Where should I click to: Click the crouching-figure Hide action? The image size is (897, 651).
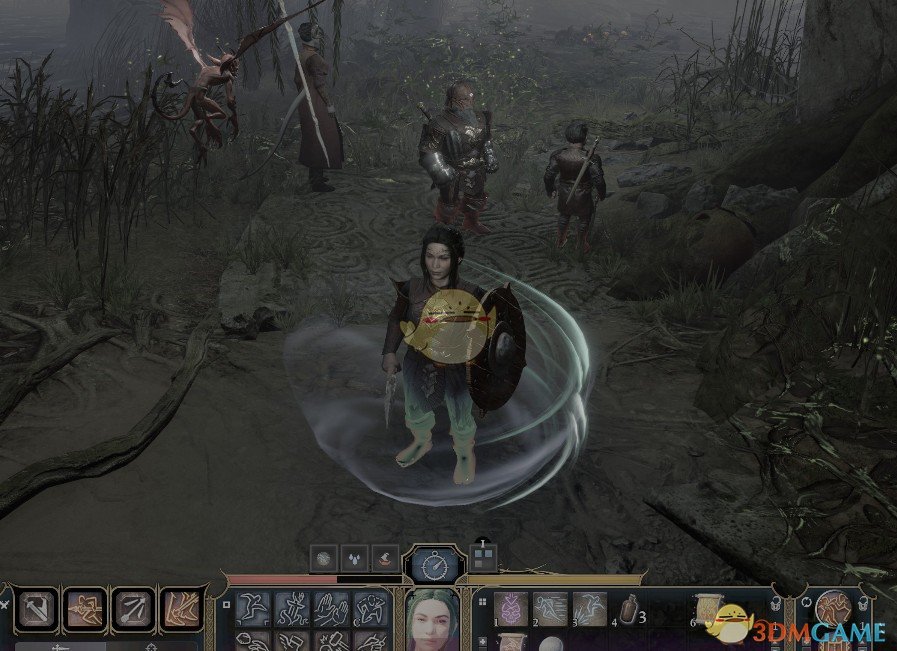[373, 609]
